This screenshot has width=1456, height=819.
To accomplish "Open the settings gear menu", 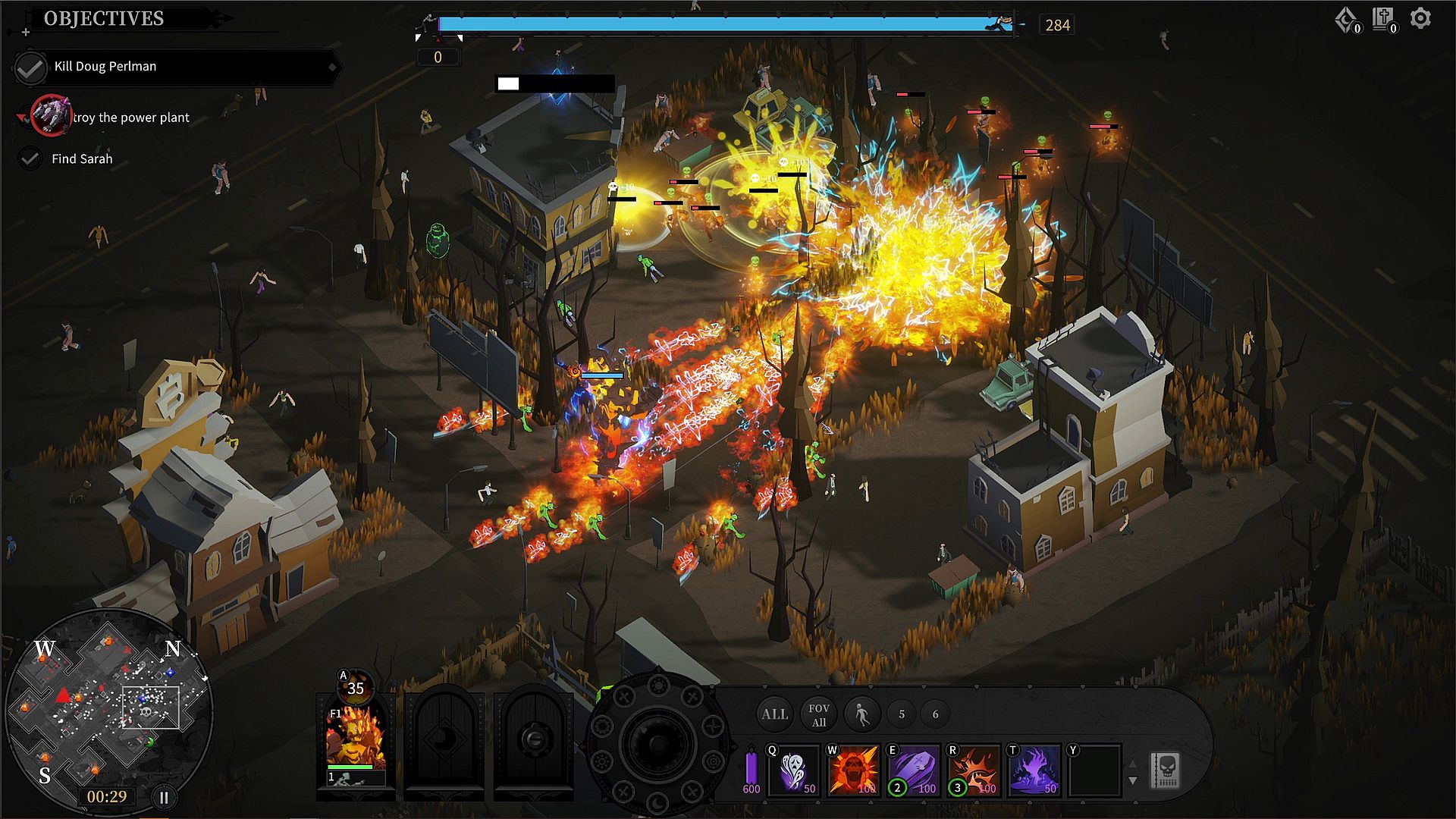I will 1420,19.
